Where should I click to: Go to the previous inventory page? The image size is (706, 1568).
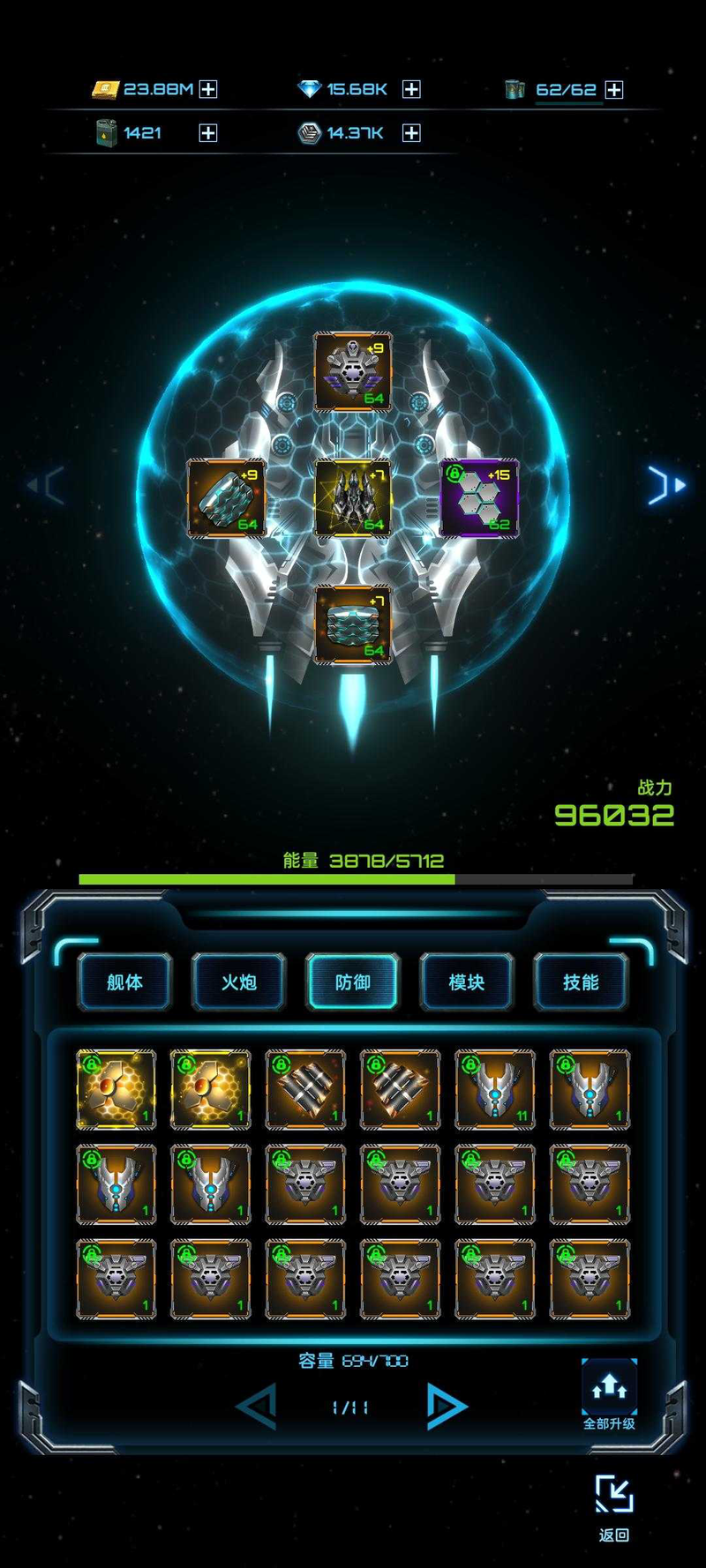258,1406
